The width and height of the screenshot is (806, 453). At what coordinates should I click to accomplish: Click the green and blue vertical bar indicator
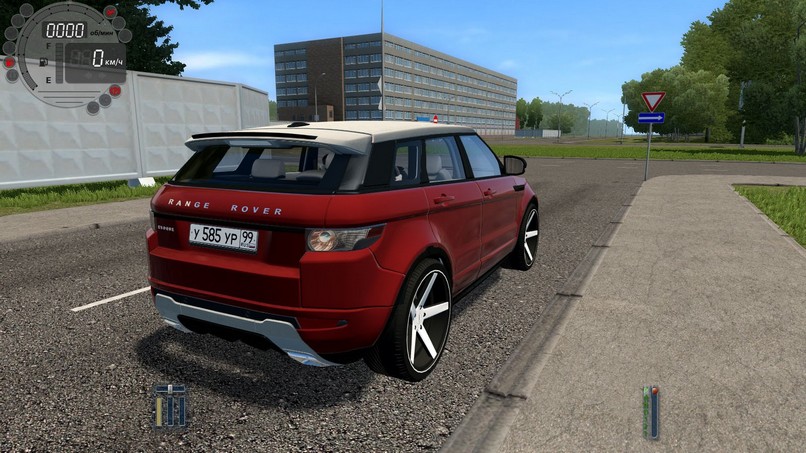coord(651,412)
